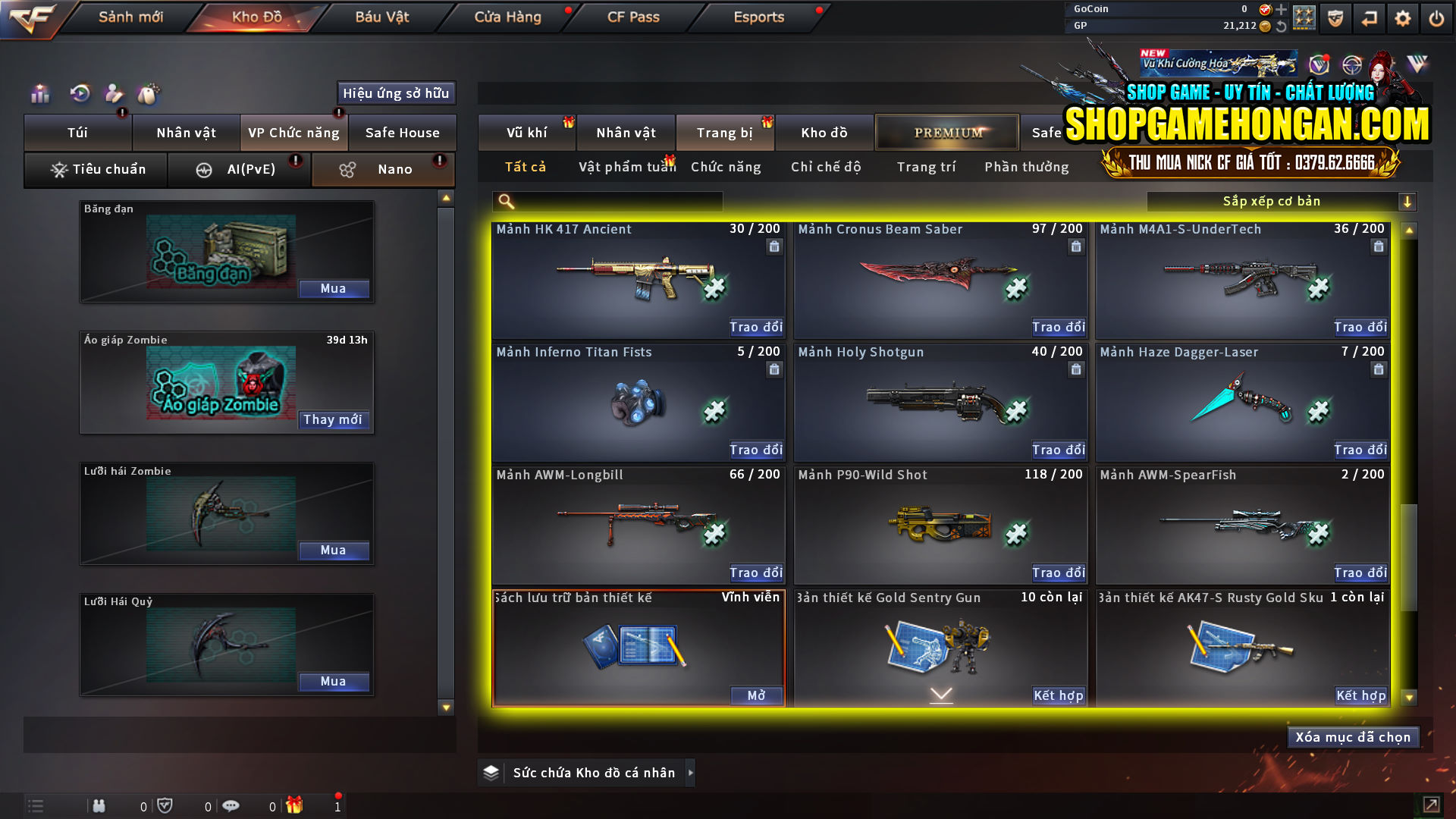Open the sort order arrow next to Sắp xếp cơ bản
Viewport: 1456px width, 819px height.
click(x=1408, y=201)
